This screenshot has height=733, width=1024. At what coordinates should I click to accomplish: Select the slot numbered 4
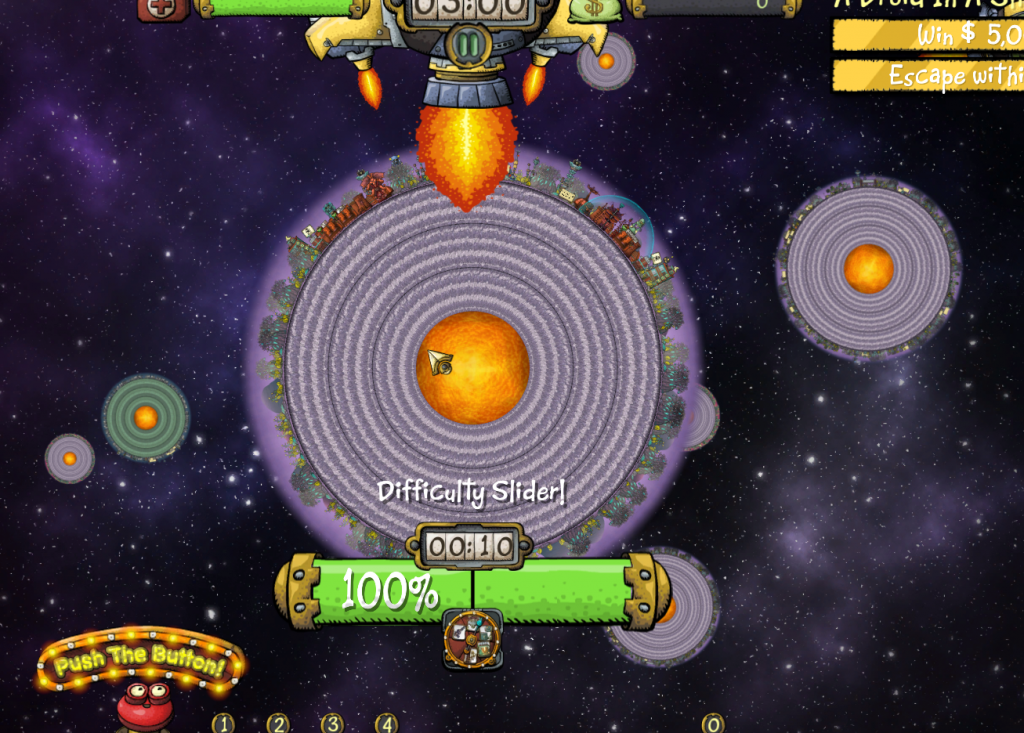click(x=386, y=723)
